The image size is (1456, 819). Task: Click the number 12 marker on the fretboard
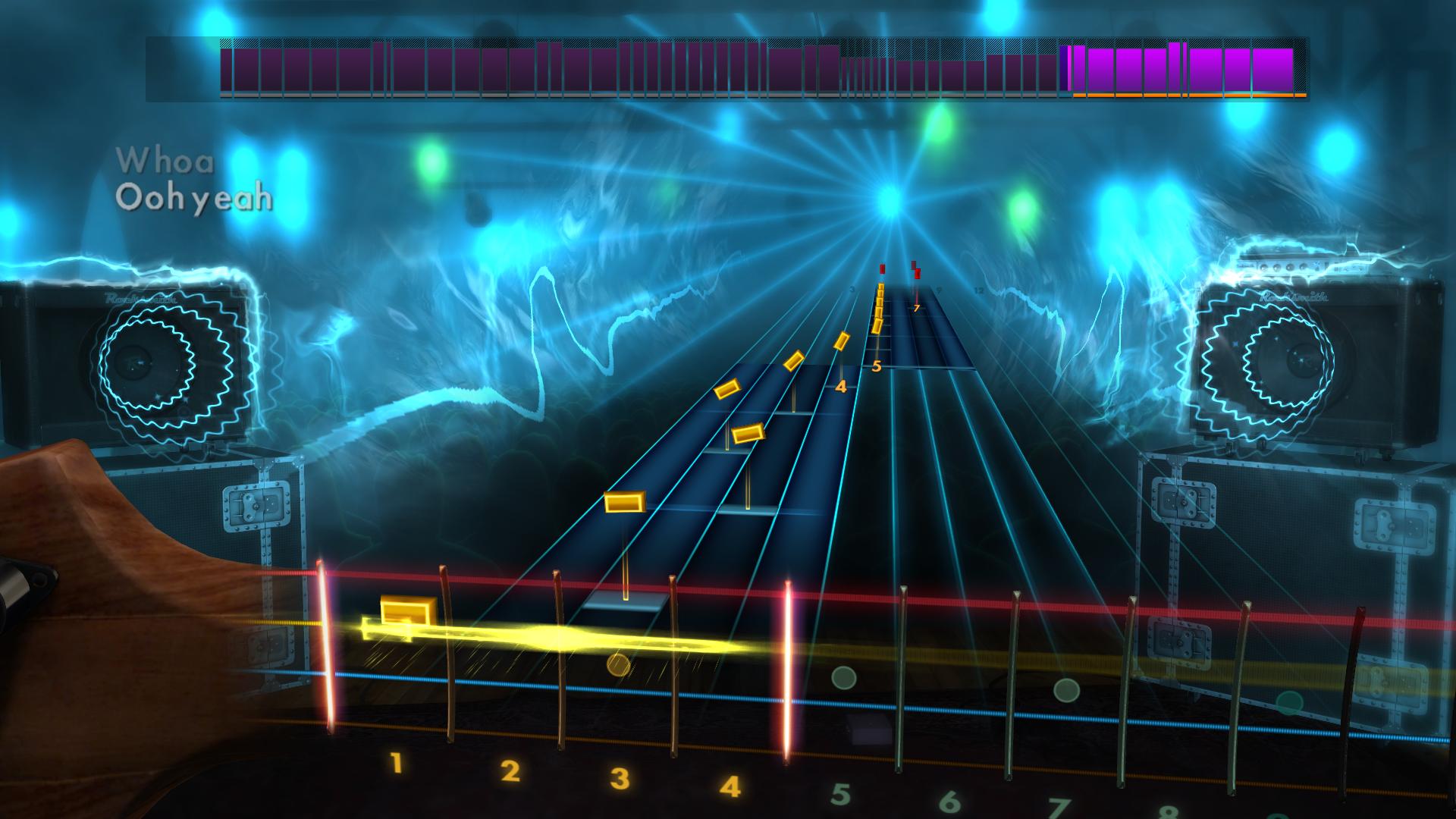[980, 290]
